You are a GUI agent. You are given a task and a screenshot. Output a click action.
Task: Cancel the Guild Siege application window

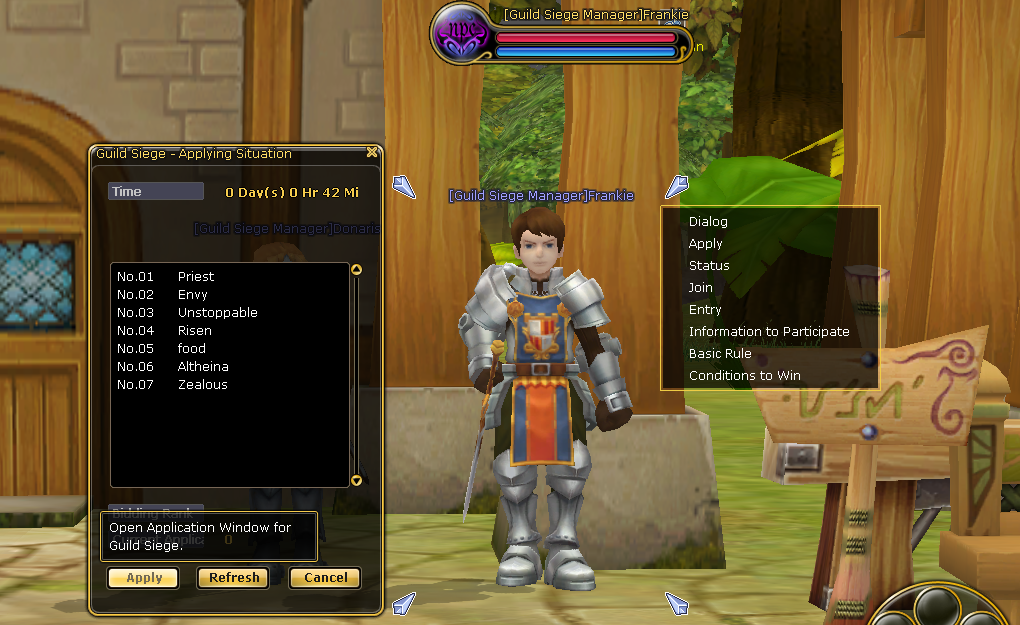[325, 578]
